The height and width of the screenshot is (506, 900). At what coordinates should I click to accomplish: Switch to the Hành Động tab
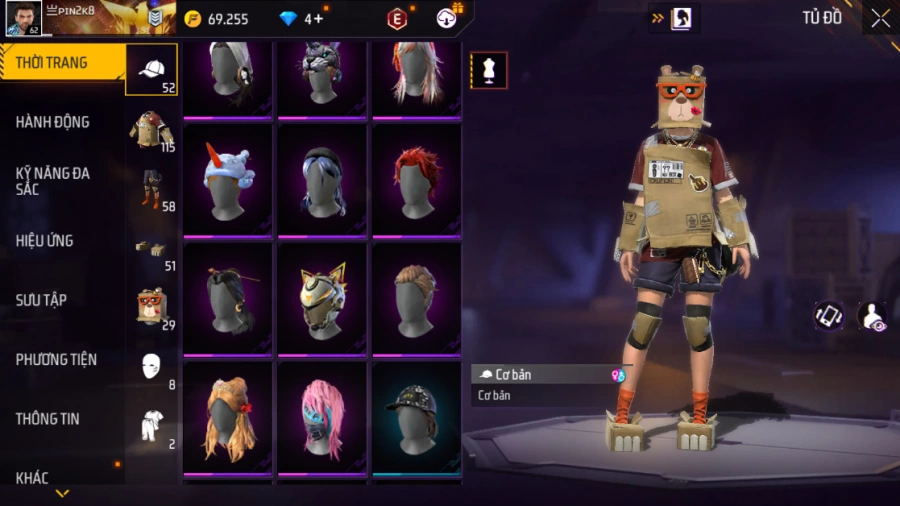(x=52, y=122)
